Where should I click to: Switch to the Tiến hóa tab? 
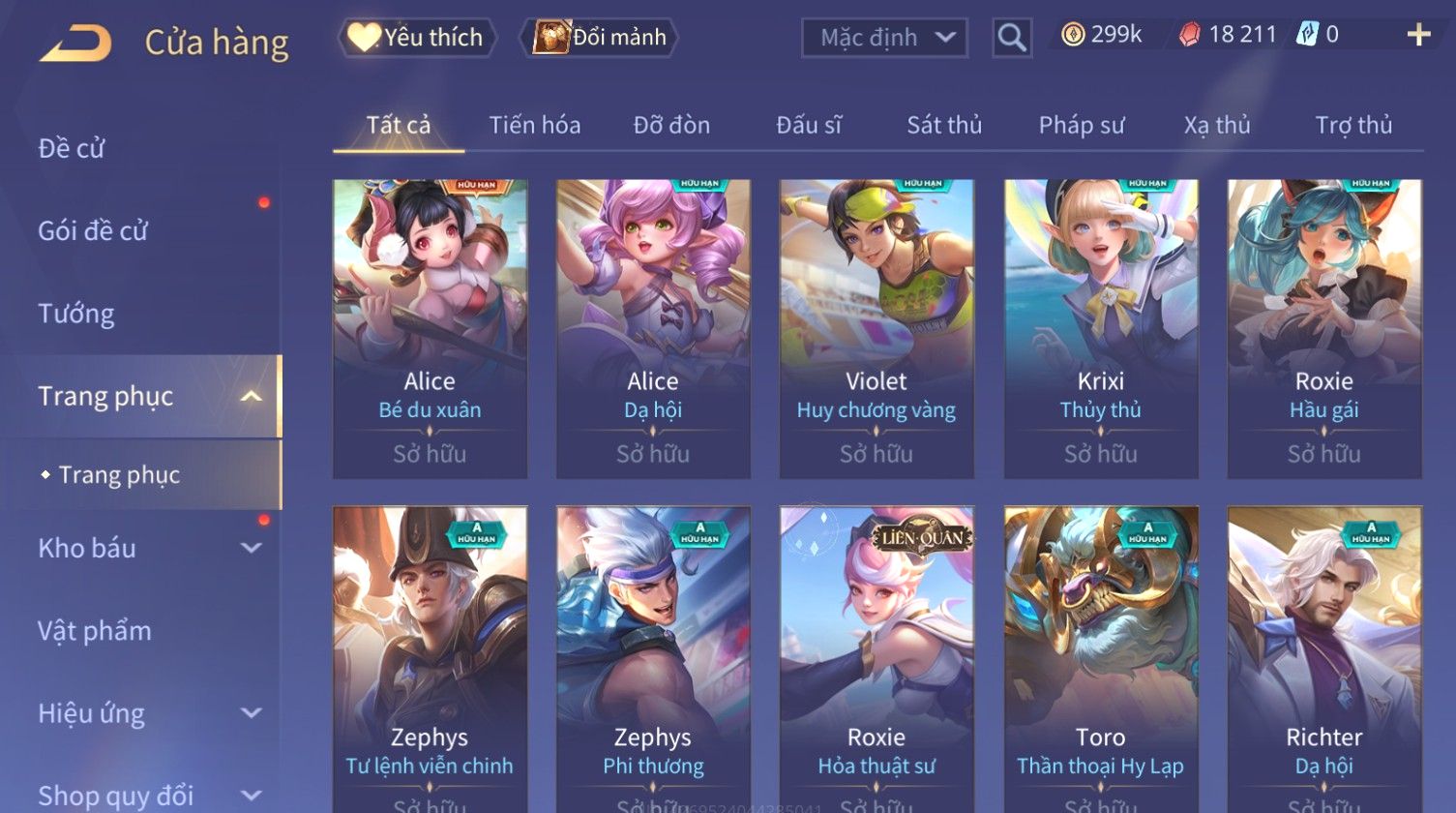[x=534, y=125]
